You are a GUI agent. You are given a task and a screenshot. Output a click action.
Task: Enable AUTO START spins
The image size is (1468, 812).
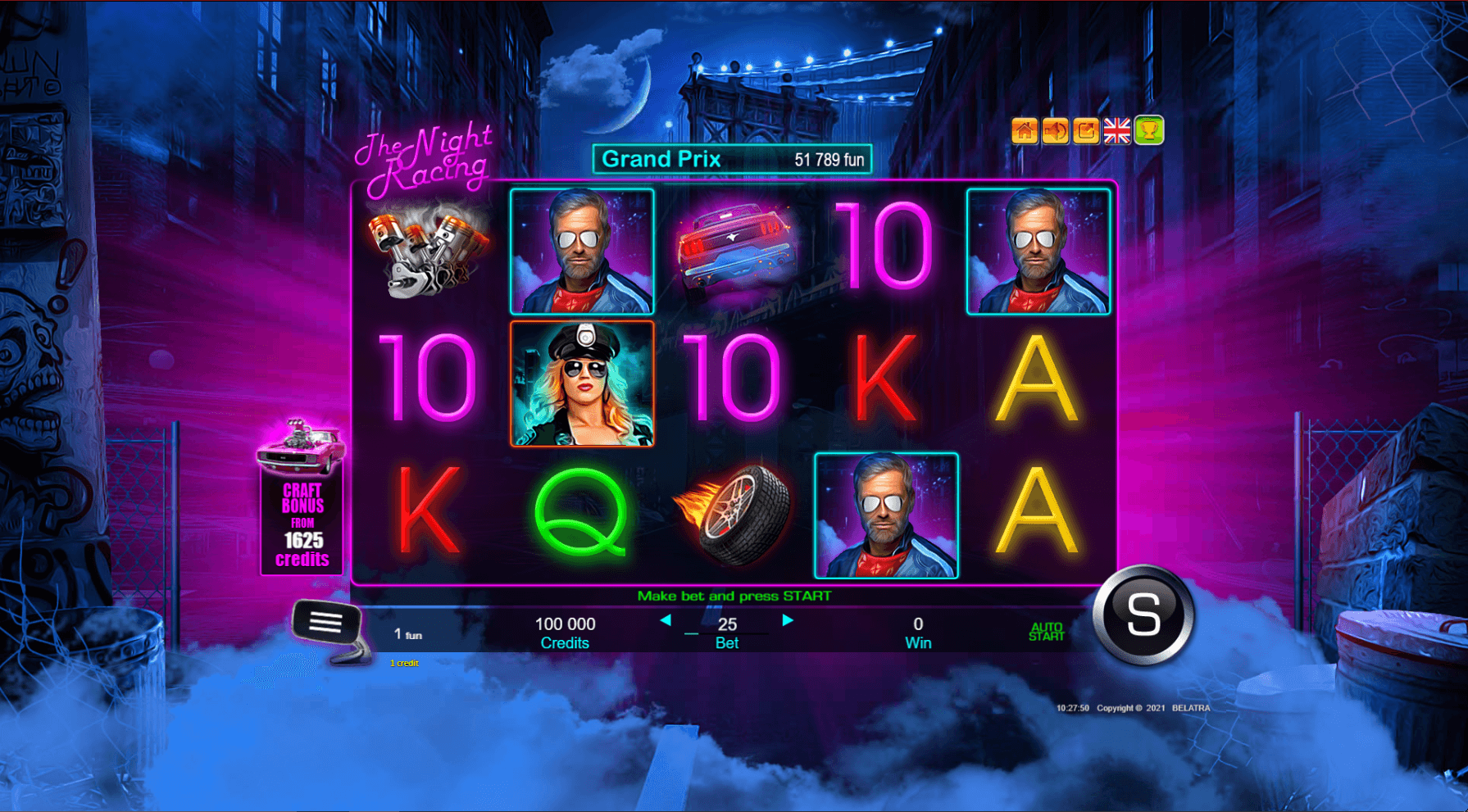pyautogui.click(x=1046, y=632)
